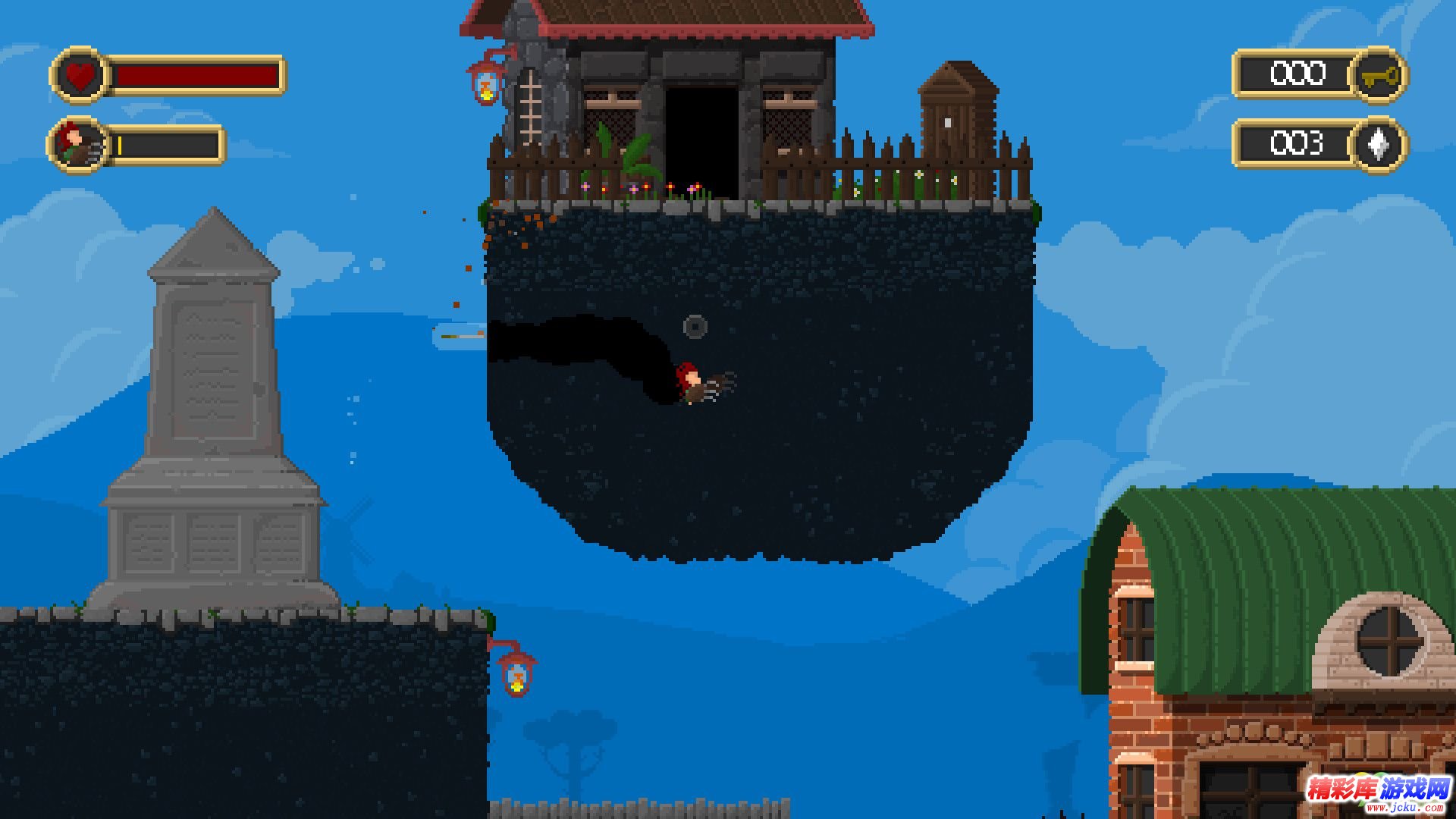1456x819 pixels.
Task: Click the golden key icon
Action: tap(1379, 76)
